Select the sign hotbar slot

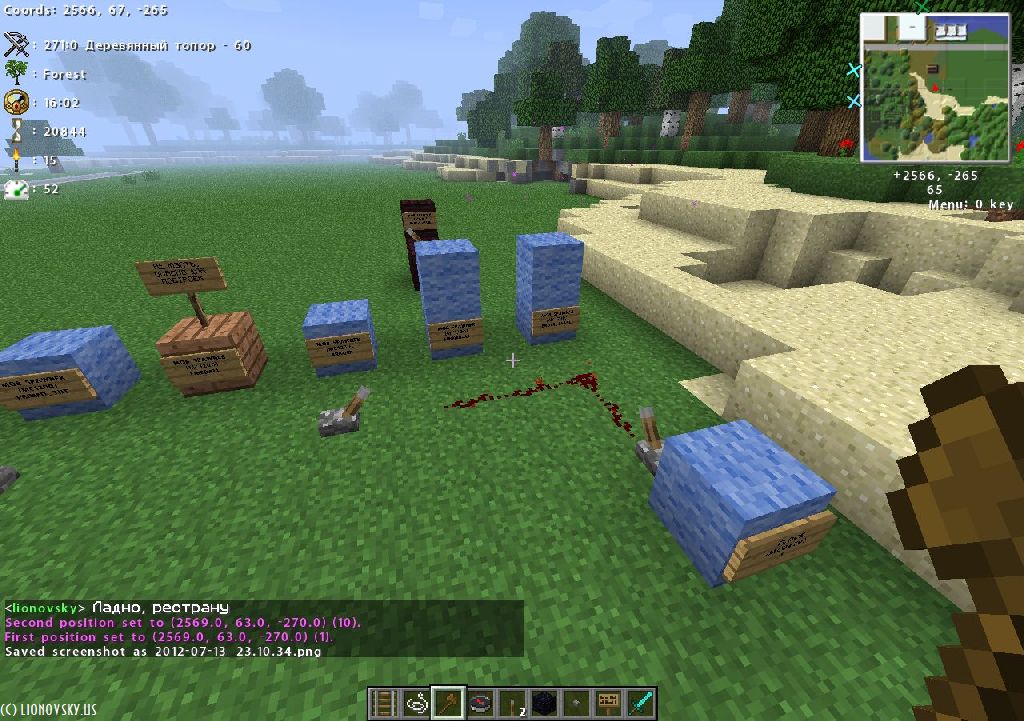607,703
